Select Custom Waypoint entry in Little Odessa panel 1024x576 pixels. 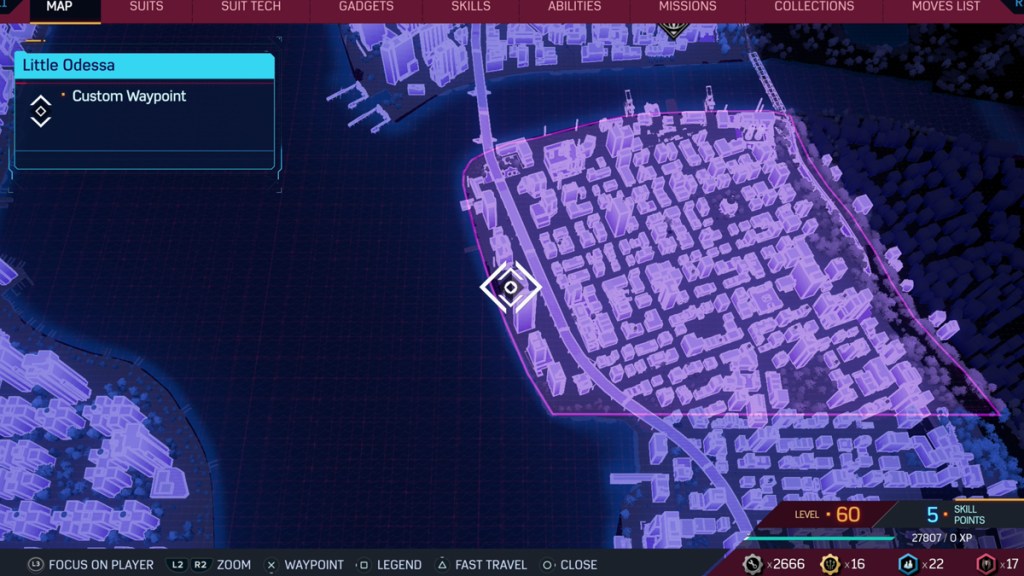pyautogui.click(x=129, y=97)
